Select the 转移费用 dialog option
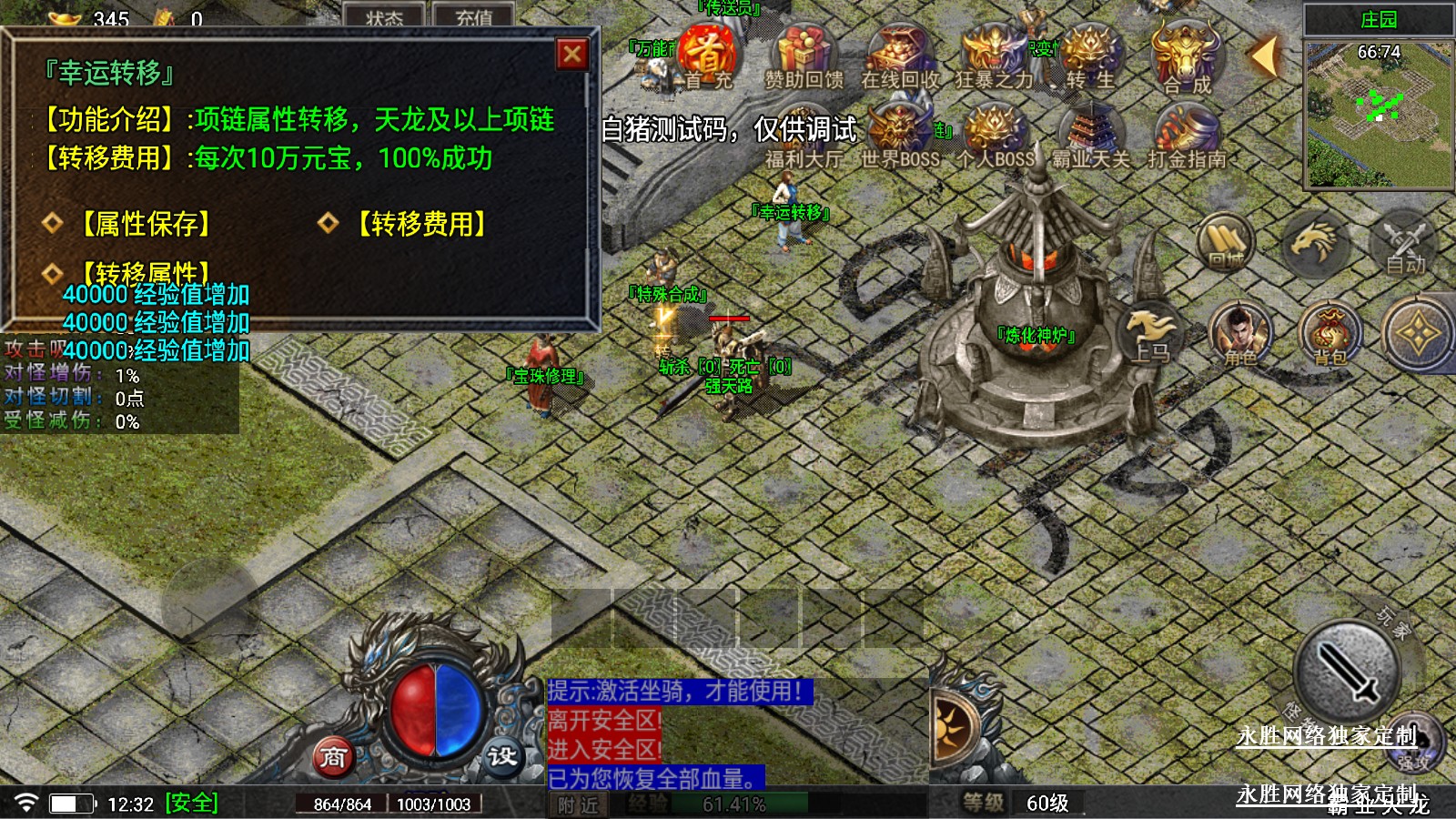 tap(421, 224)
